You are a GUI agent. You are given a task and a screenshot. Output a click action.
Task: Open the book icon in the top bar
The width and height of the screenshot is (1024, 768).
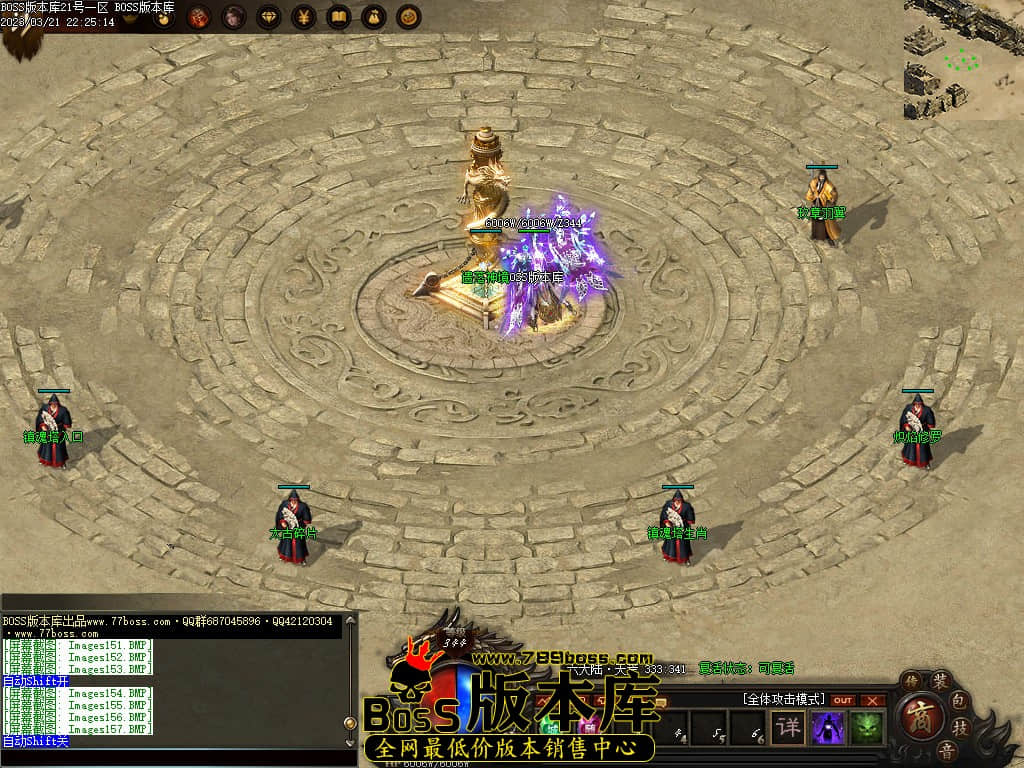pos(339,17)
